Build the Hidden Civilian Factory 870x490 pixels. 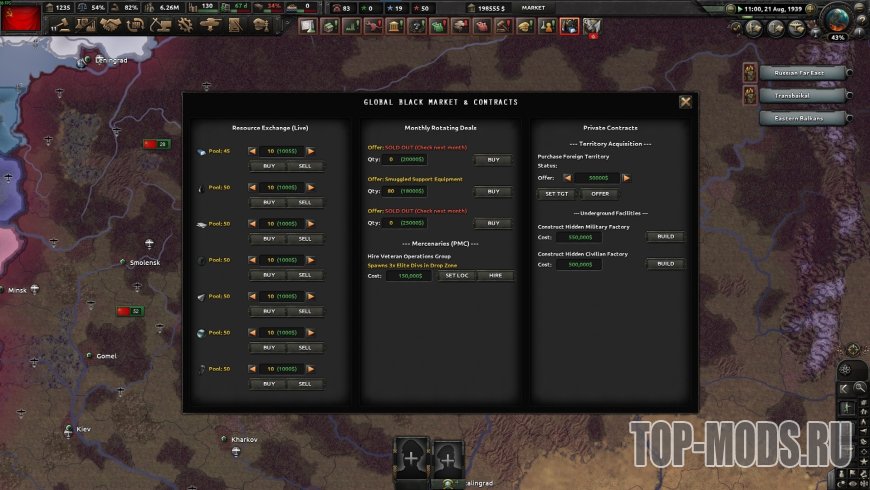(x=664, y=264)
